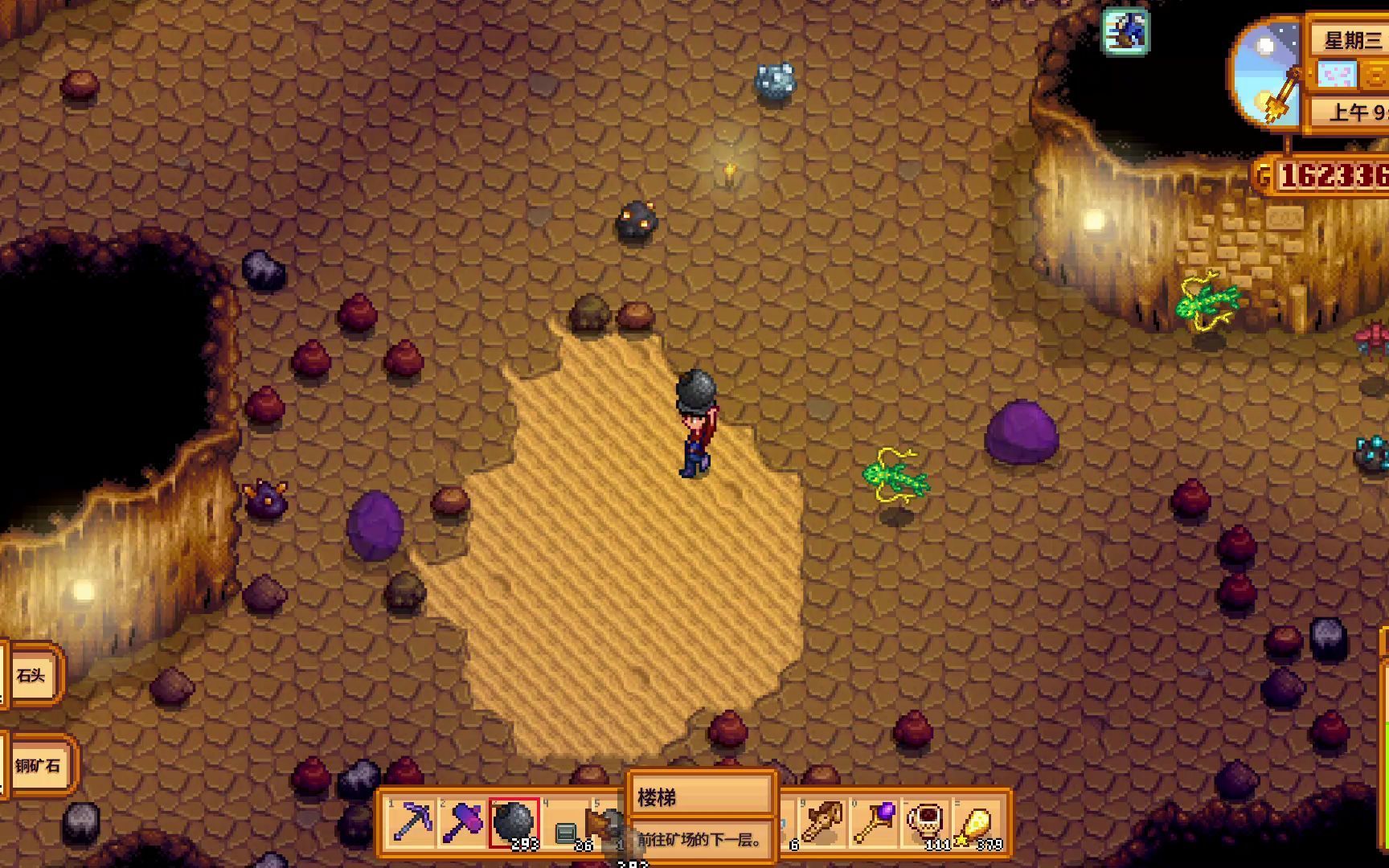Select the wooden slingshot hotbar slot
The height and width of the screenshot is (868, 1389).
(x=822, y=822)
